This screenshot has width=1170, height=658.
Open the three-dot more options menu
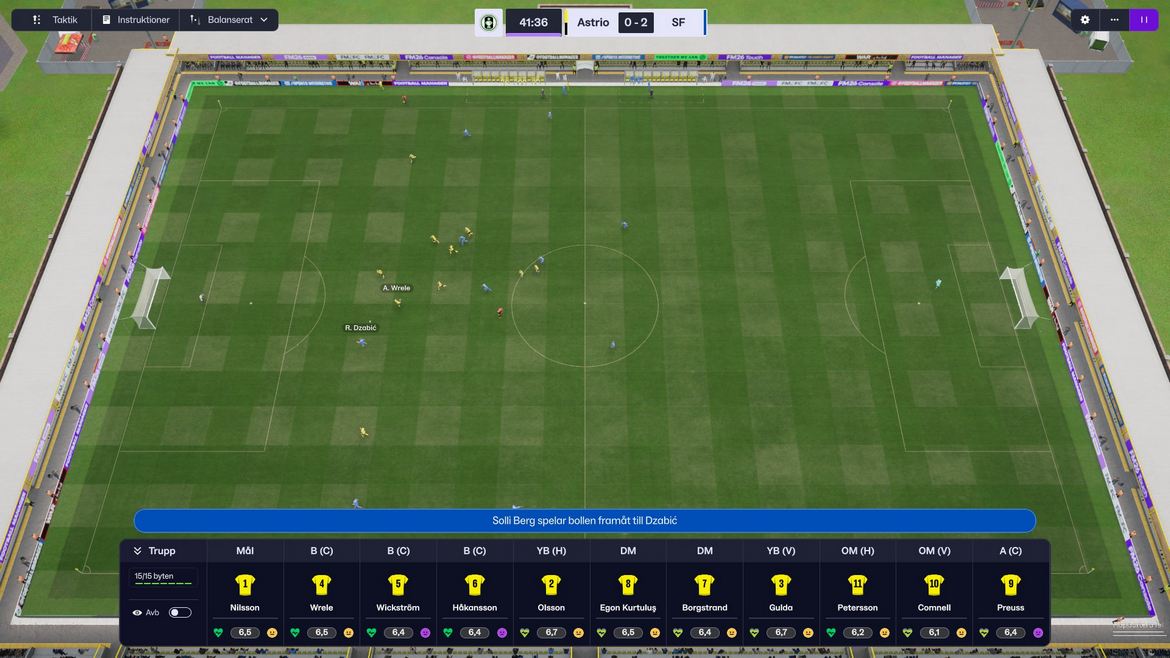point(1114,20)
